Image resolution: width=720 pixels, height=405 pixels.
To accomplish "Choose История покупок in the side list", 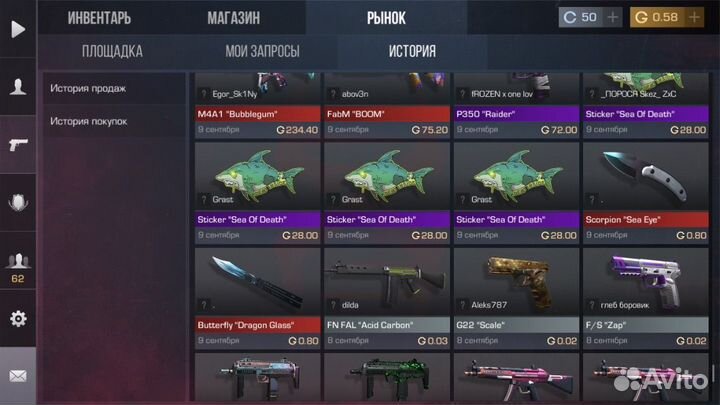I will [x=89, y=121].
